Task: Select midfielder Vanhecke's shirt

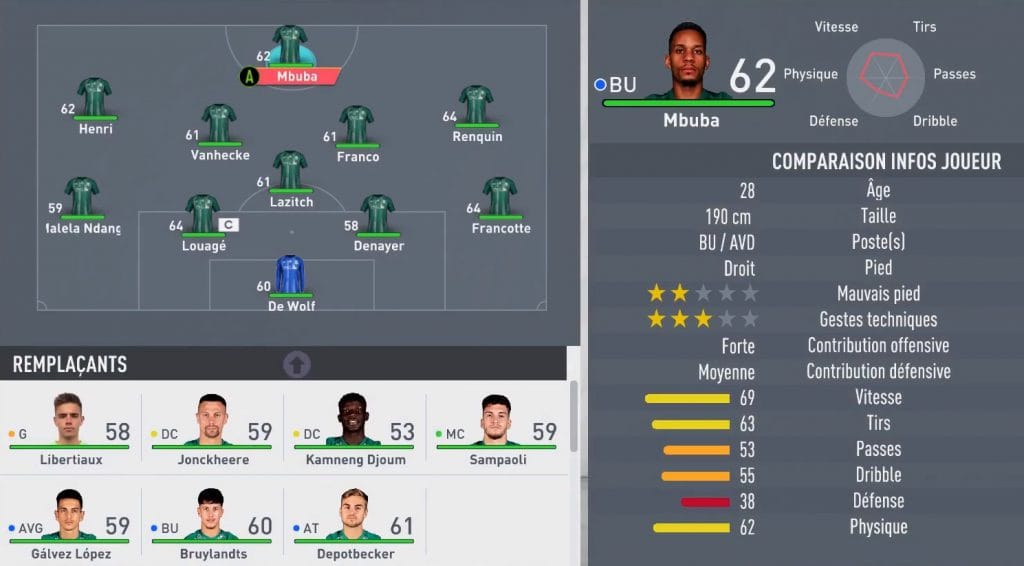Action: coord(218,125)
